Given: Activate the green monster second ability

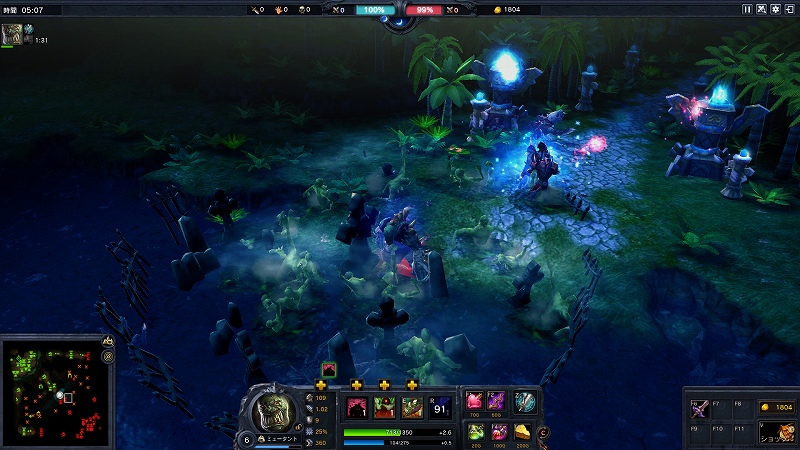Looking at the screenshot, I should point(384,407).
